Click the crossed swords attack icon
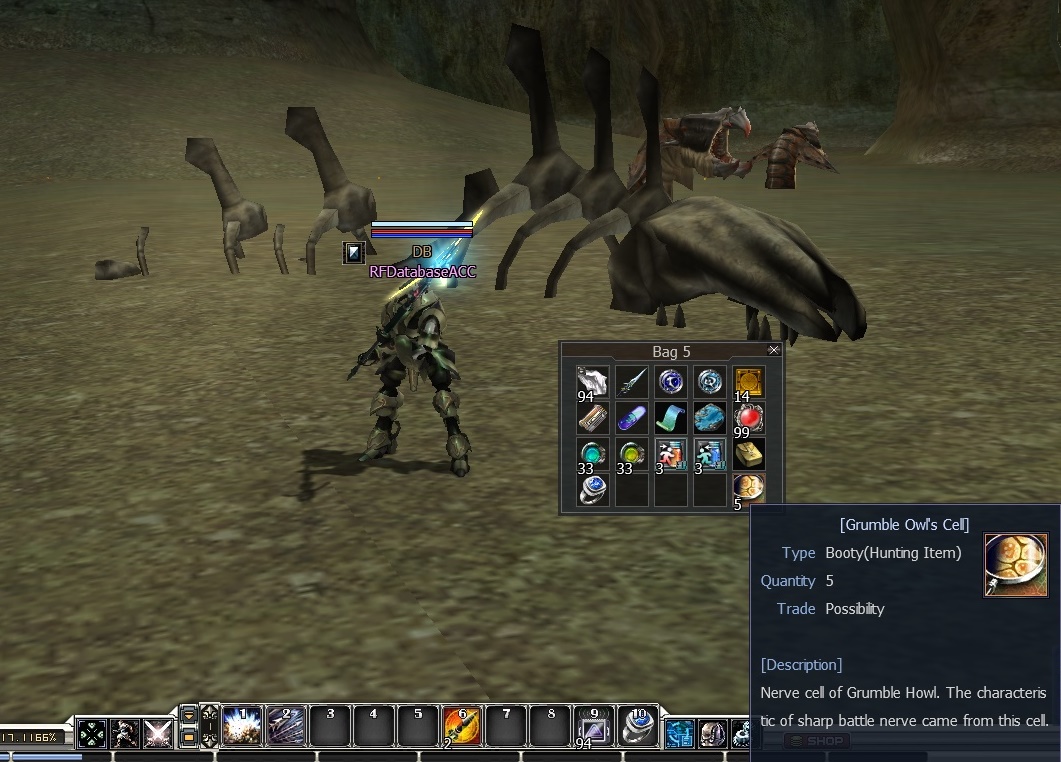 click(x=157, y=734)
